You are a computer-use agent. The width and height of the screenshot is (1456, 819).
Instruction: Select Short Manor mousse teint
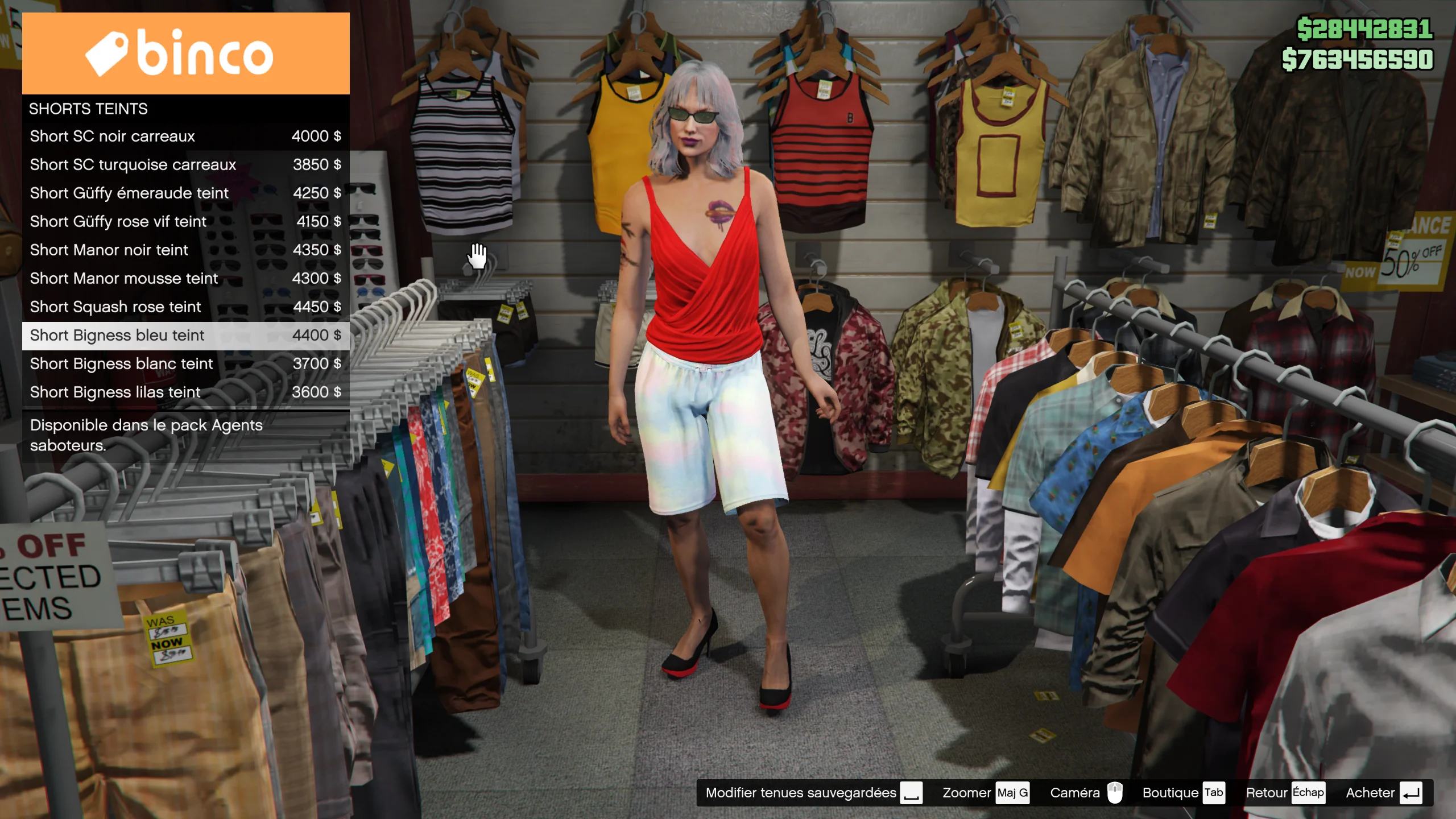point(185,279)
